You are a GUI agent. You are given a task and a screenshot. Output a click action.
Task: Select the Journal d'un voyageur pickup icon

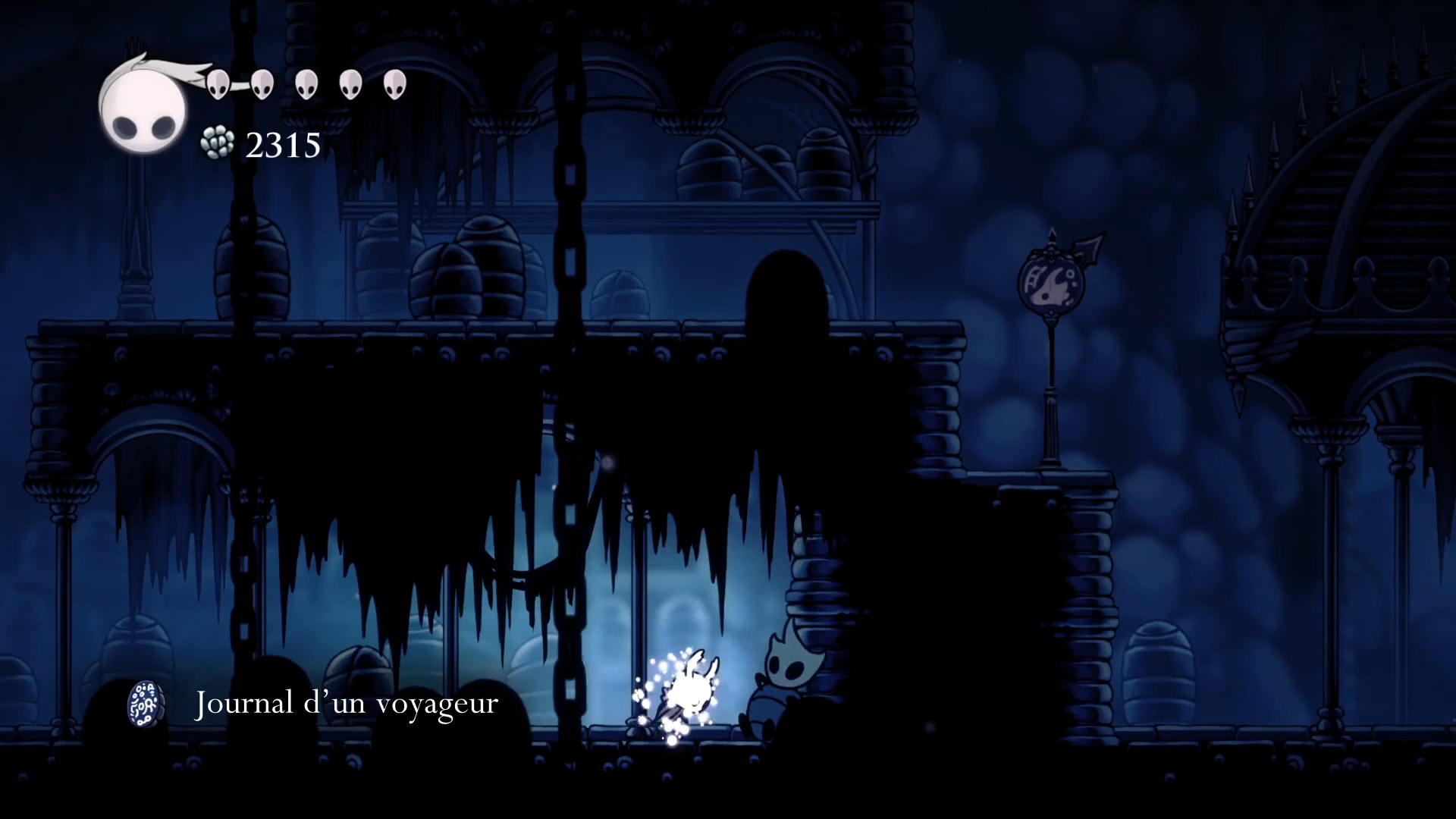146,704
